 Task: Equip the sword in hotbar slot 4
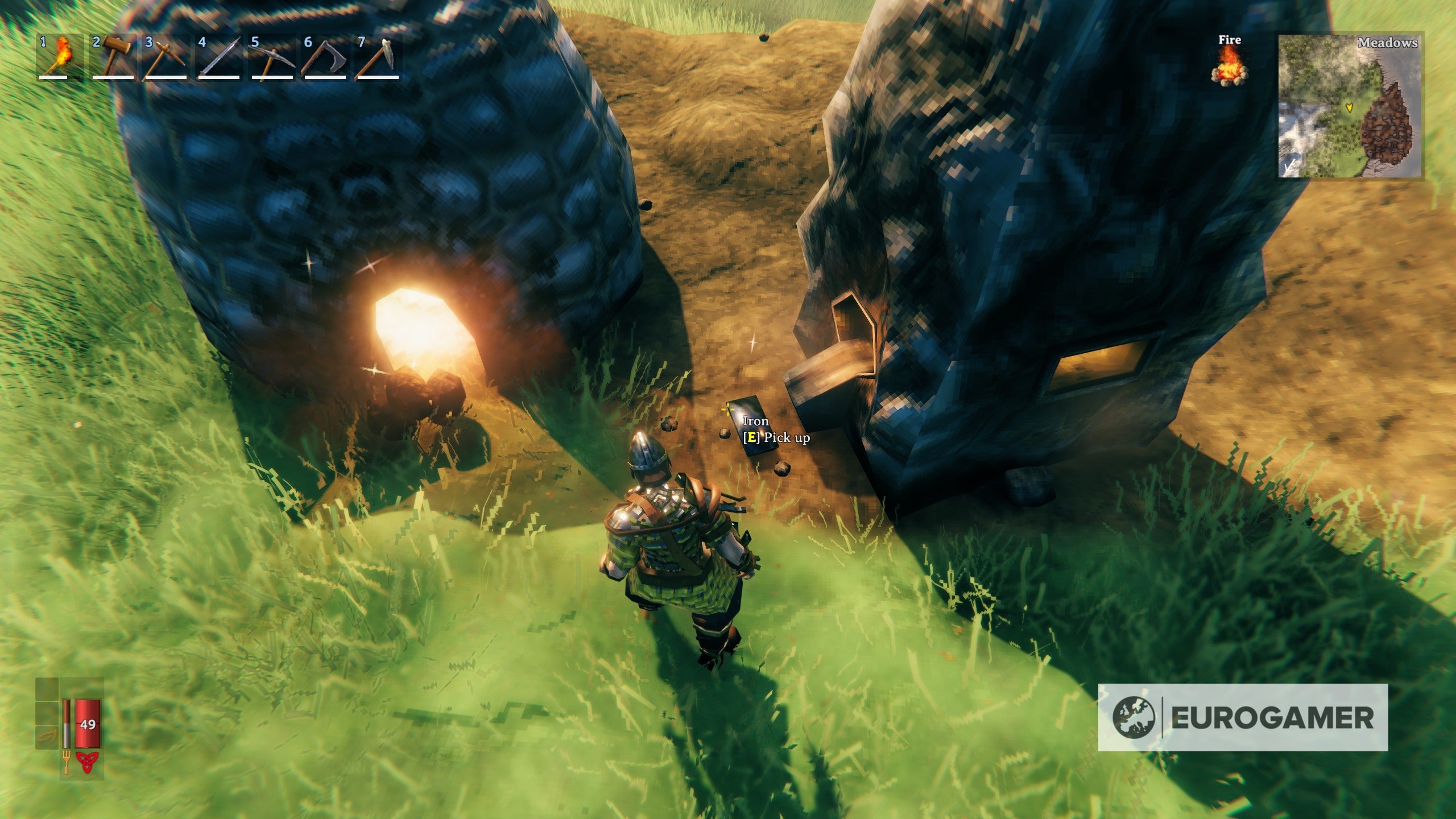point(218,57)
